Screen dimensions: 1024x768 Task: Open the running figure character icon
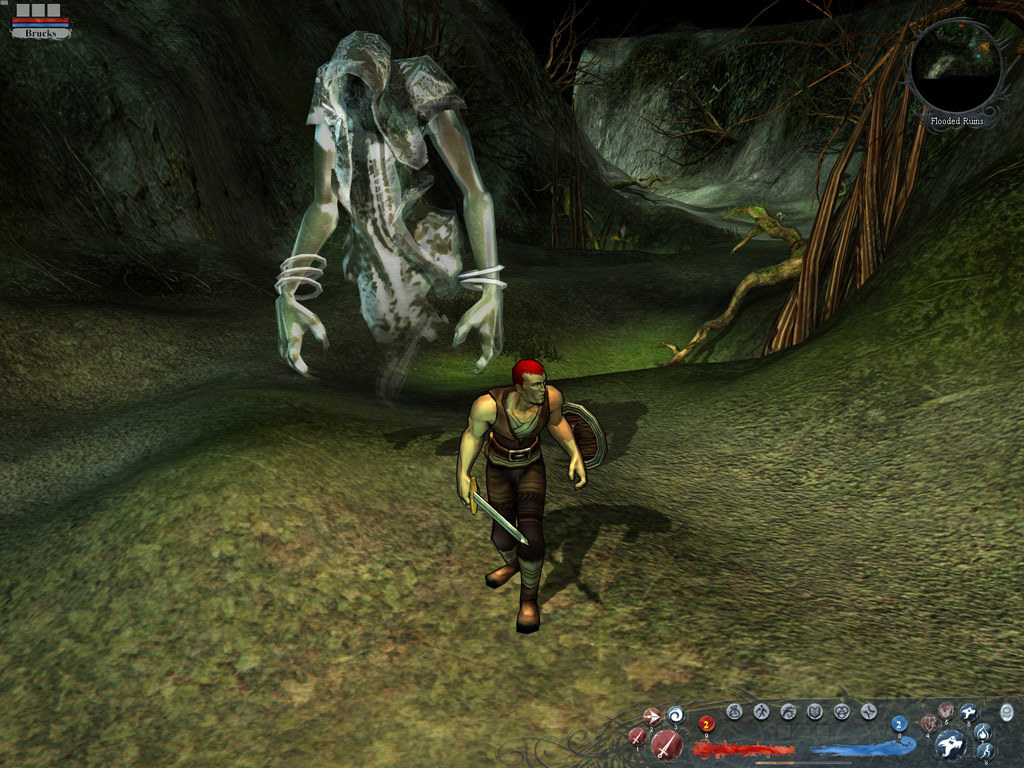[761, 712]
